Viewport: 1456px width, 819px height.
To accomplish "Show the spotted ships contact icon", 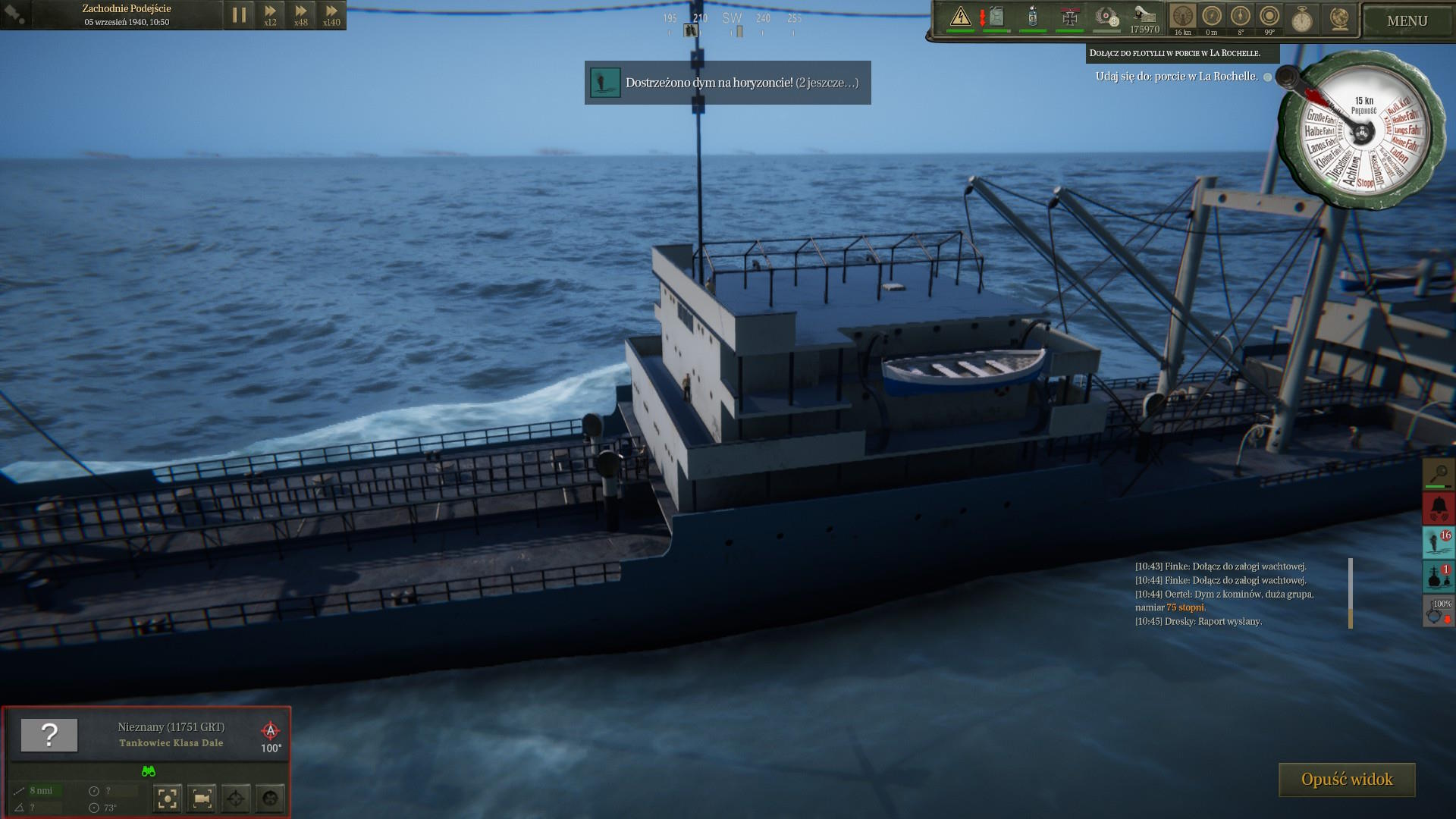I will (x=1438, y=577).
